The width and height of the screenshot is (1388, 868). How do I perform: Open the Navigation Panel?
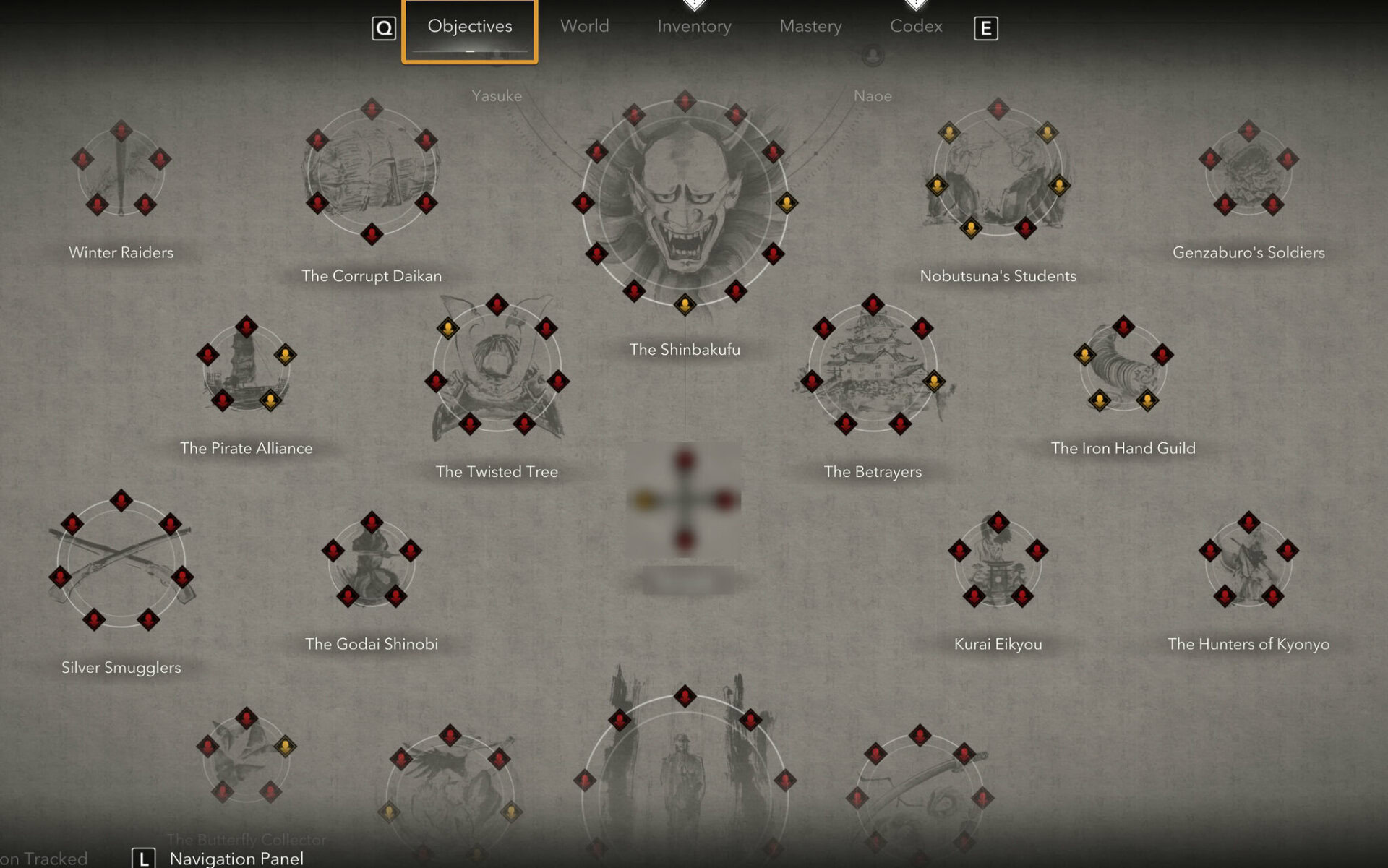235,858
